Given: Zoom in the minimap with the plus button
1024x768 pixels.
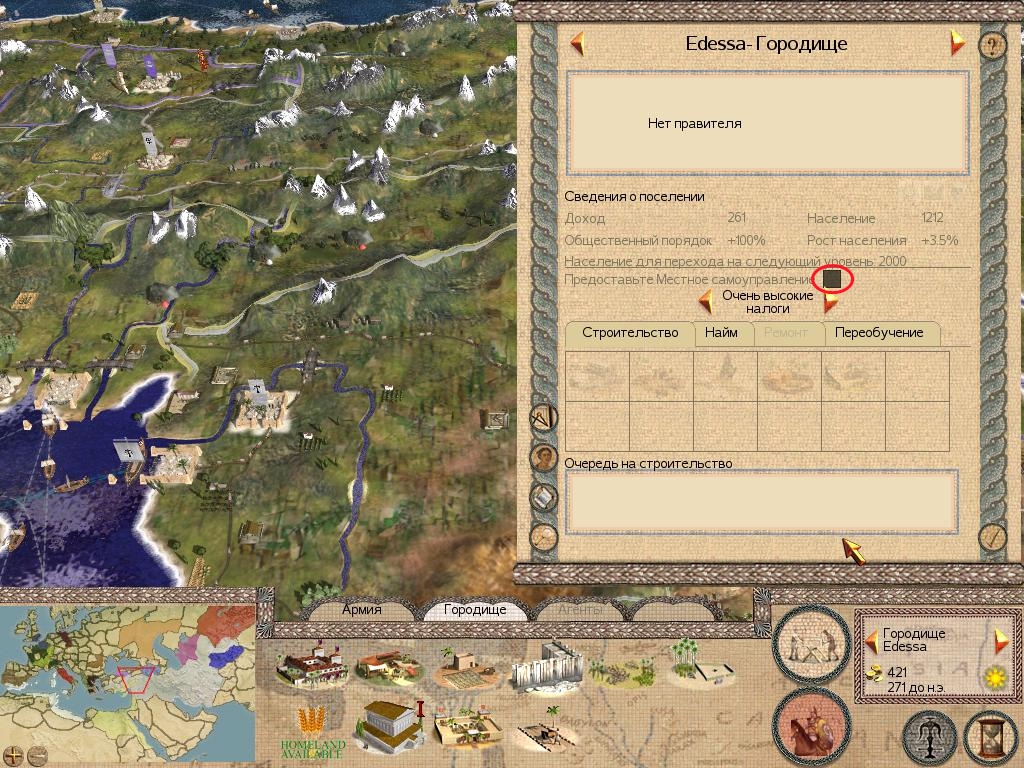Looking at the screenshot, I should click(x=13, y=754).
